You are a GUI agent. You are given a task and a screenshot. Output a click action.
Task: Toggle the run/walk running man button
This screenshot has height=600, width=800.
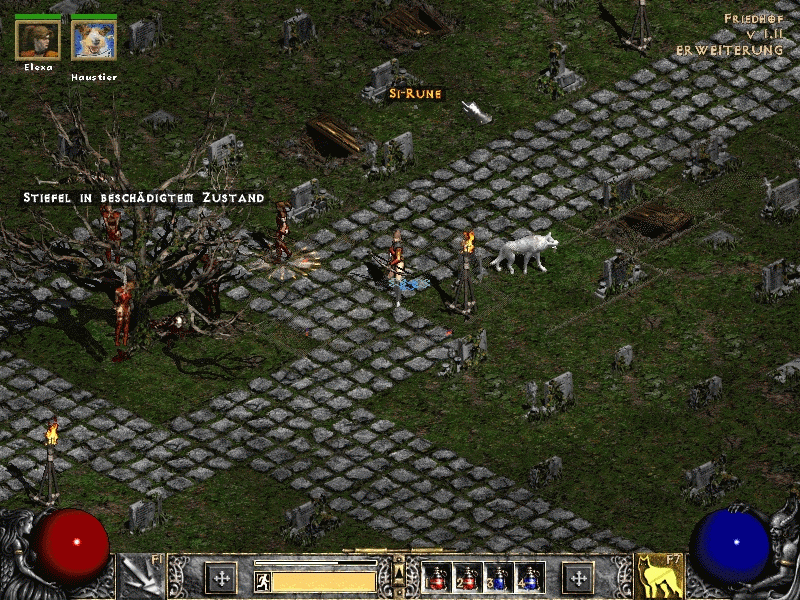[x=263, y=580]
